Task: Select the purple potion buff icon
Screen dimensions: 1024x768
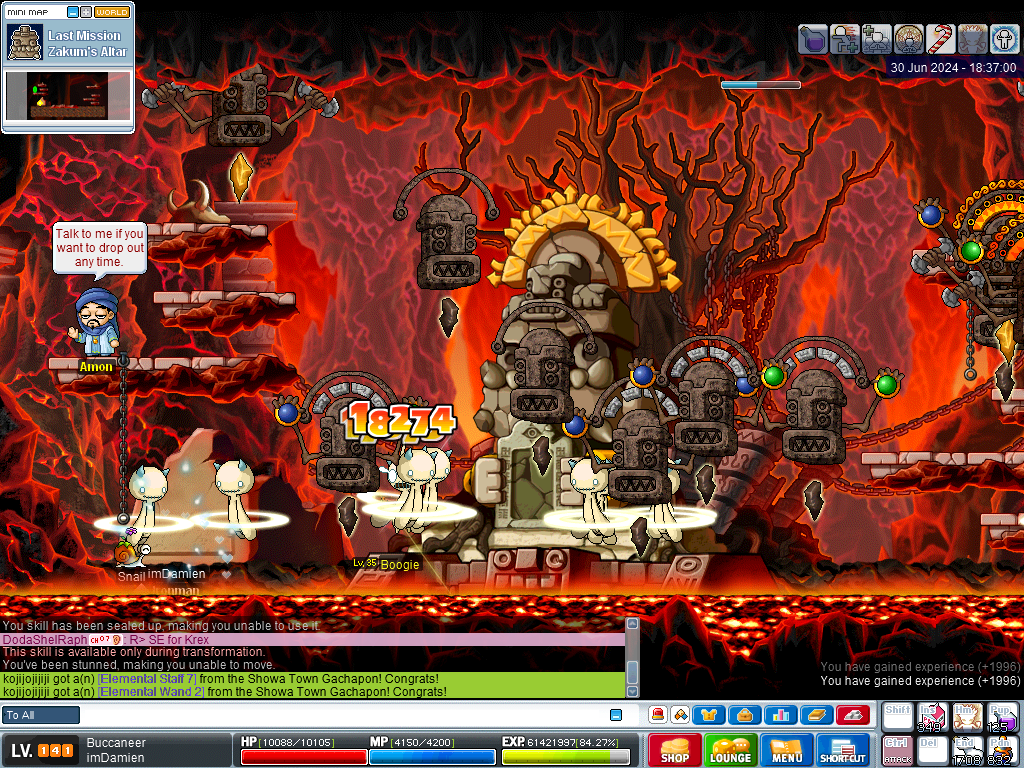Action: click(813, 39)
